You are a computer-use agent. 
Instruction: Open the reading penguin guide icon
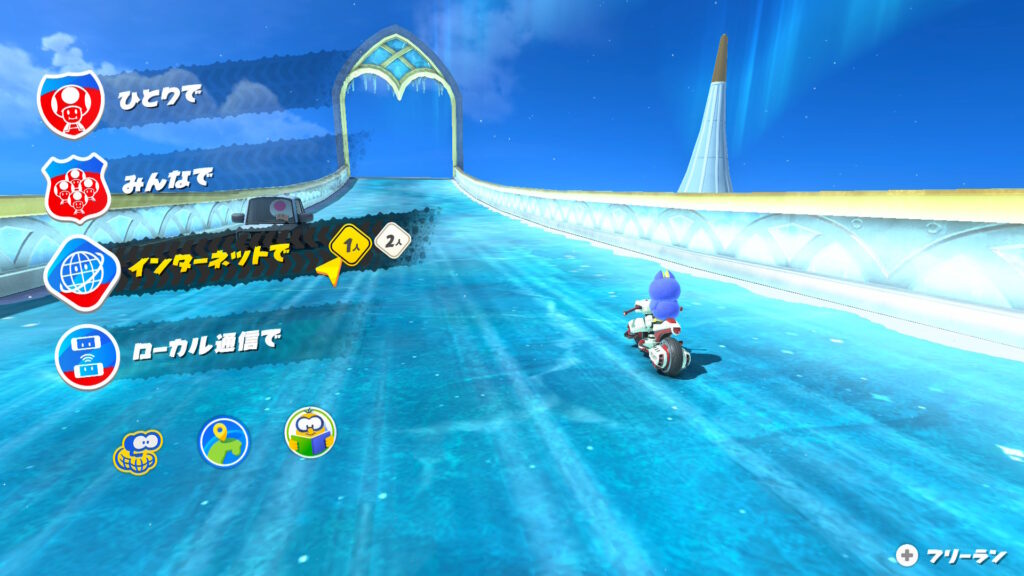[x=310, y=433]
